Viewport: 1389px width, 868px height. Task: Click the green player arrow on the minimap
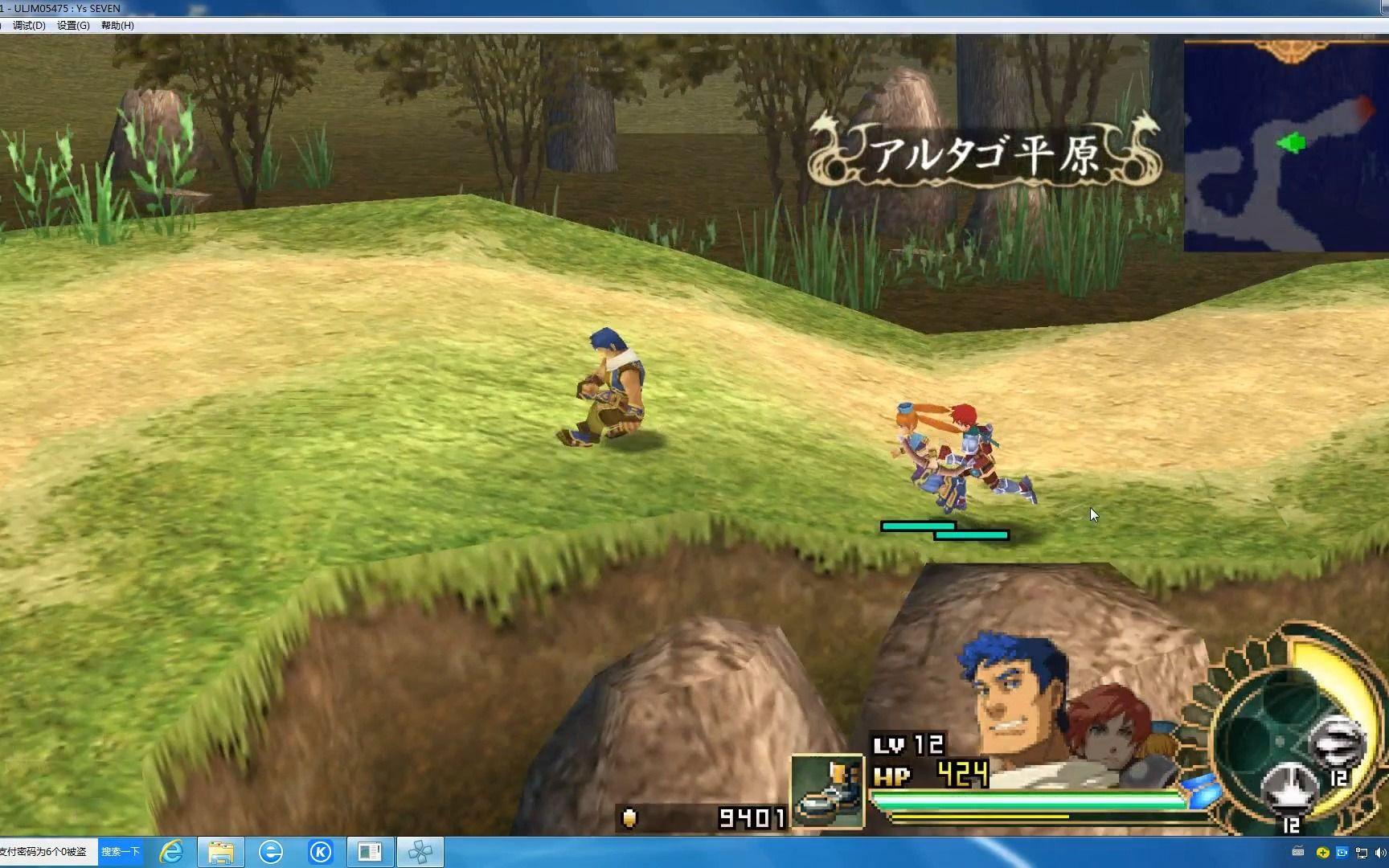[x=1293, y=144]
